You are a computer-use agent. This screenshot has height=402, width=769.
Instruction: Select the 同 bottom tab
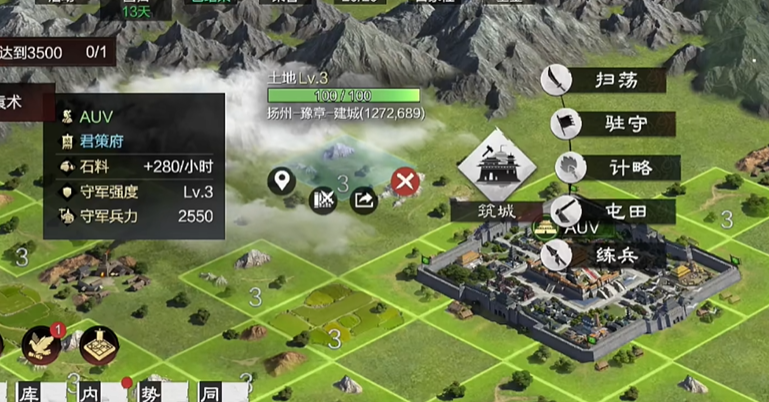click(211, 390)
